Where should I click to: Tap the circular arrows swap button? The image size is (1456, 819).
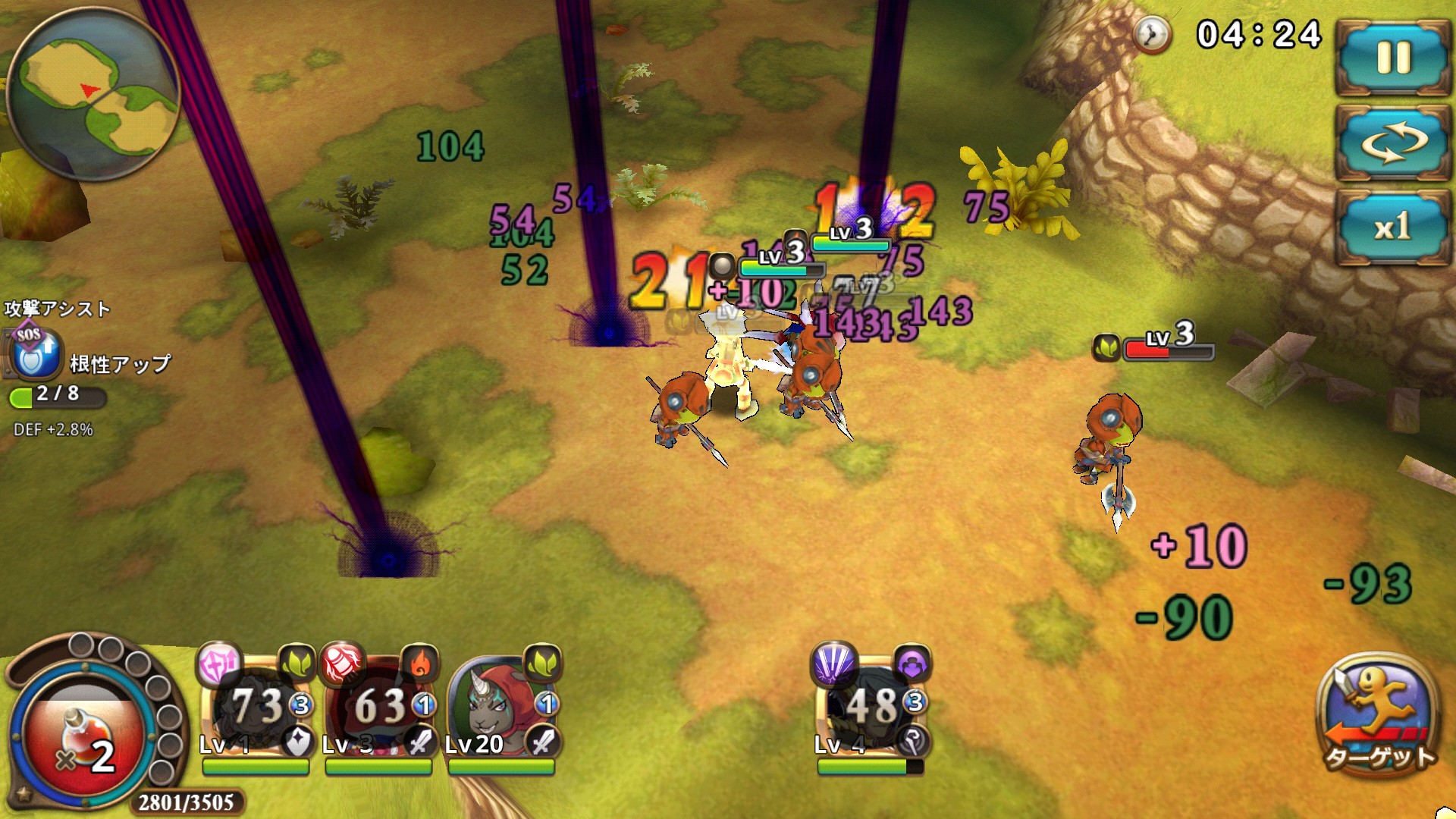(x=1392, y=143)
